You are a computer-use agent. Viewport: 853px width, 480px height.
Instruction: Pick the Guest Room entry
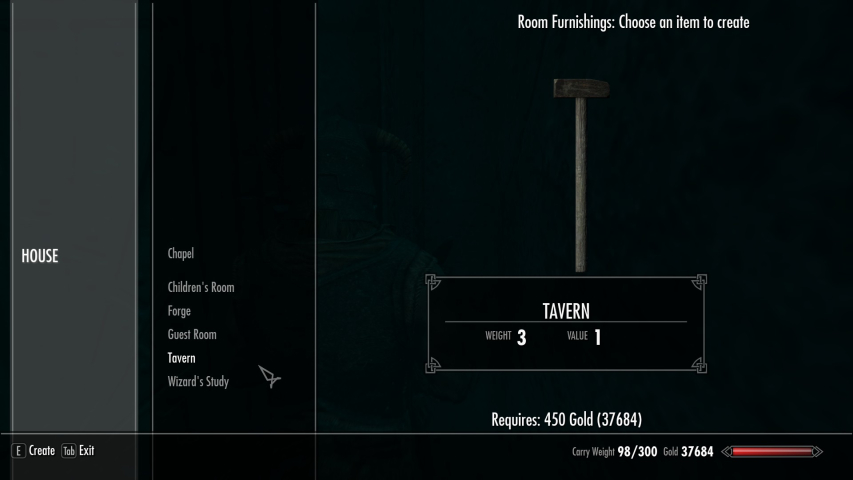coord(192,335)
